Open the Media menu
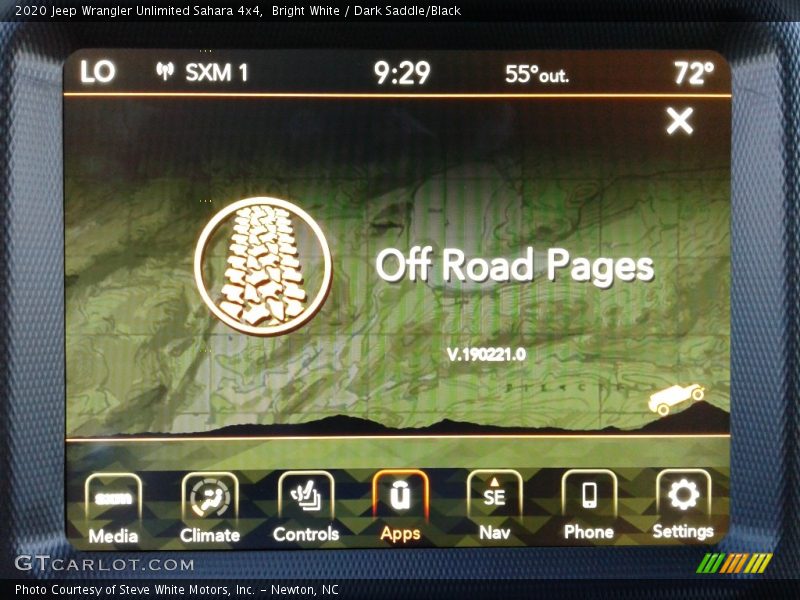 113,508
